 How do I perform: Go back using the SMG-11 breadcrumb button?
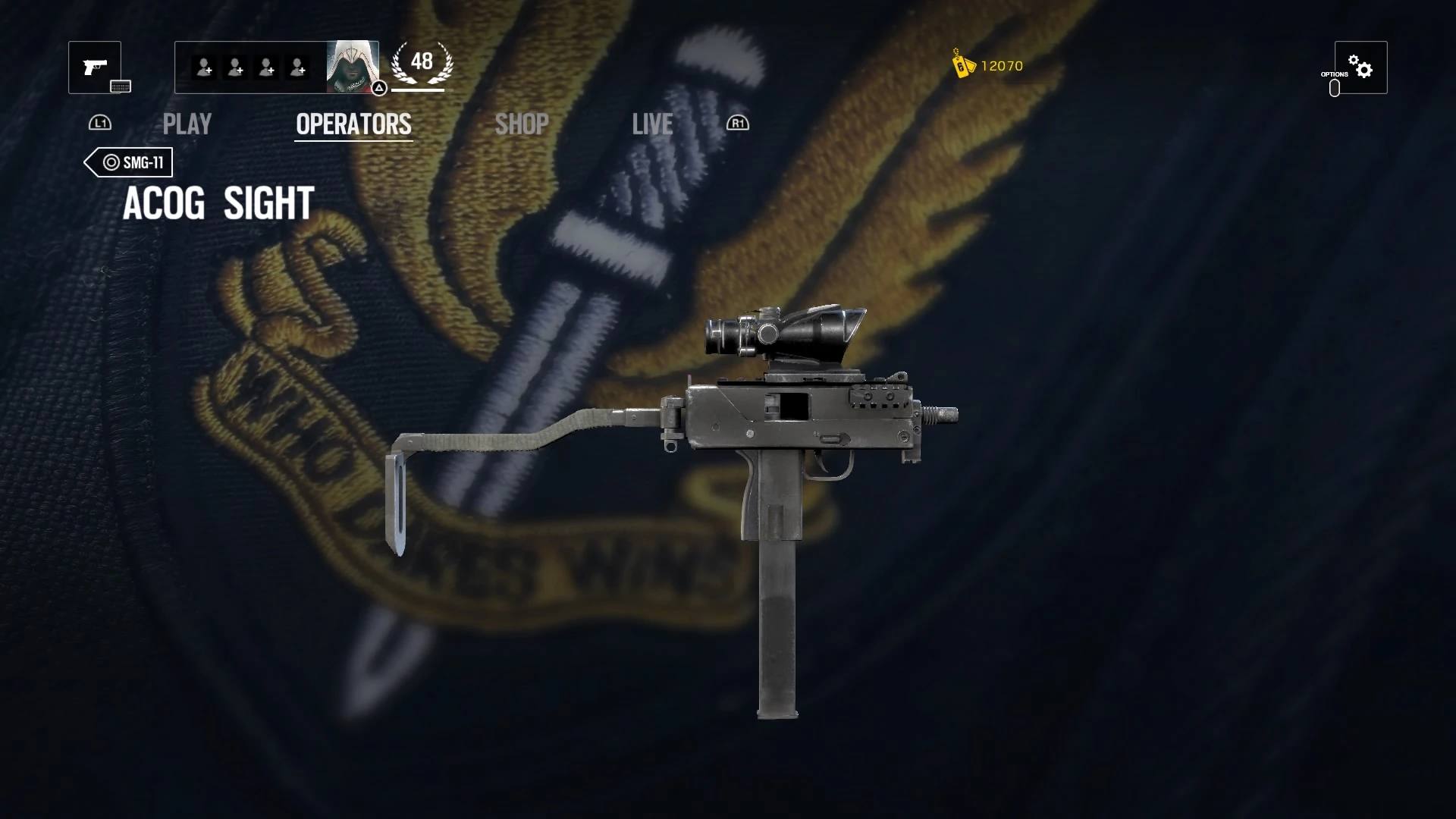point(127,162)
